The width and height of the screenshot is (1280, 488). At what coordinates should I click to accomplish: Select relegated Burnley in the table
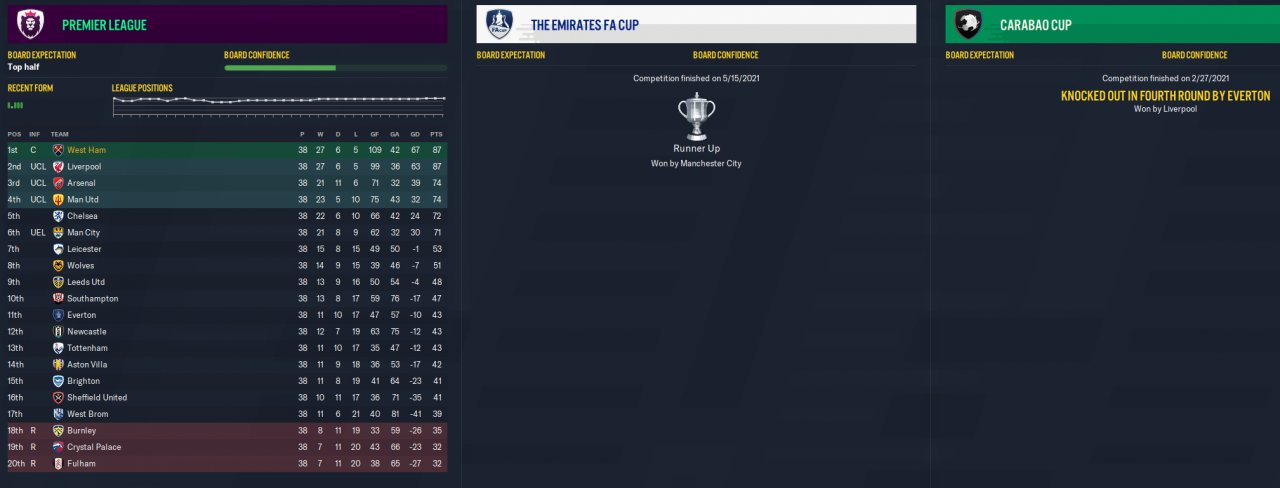(82, 430)
